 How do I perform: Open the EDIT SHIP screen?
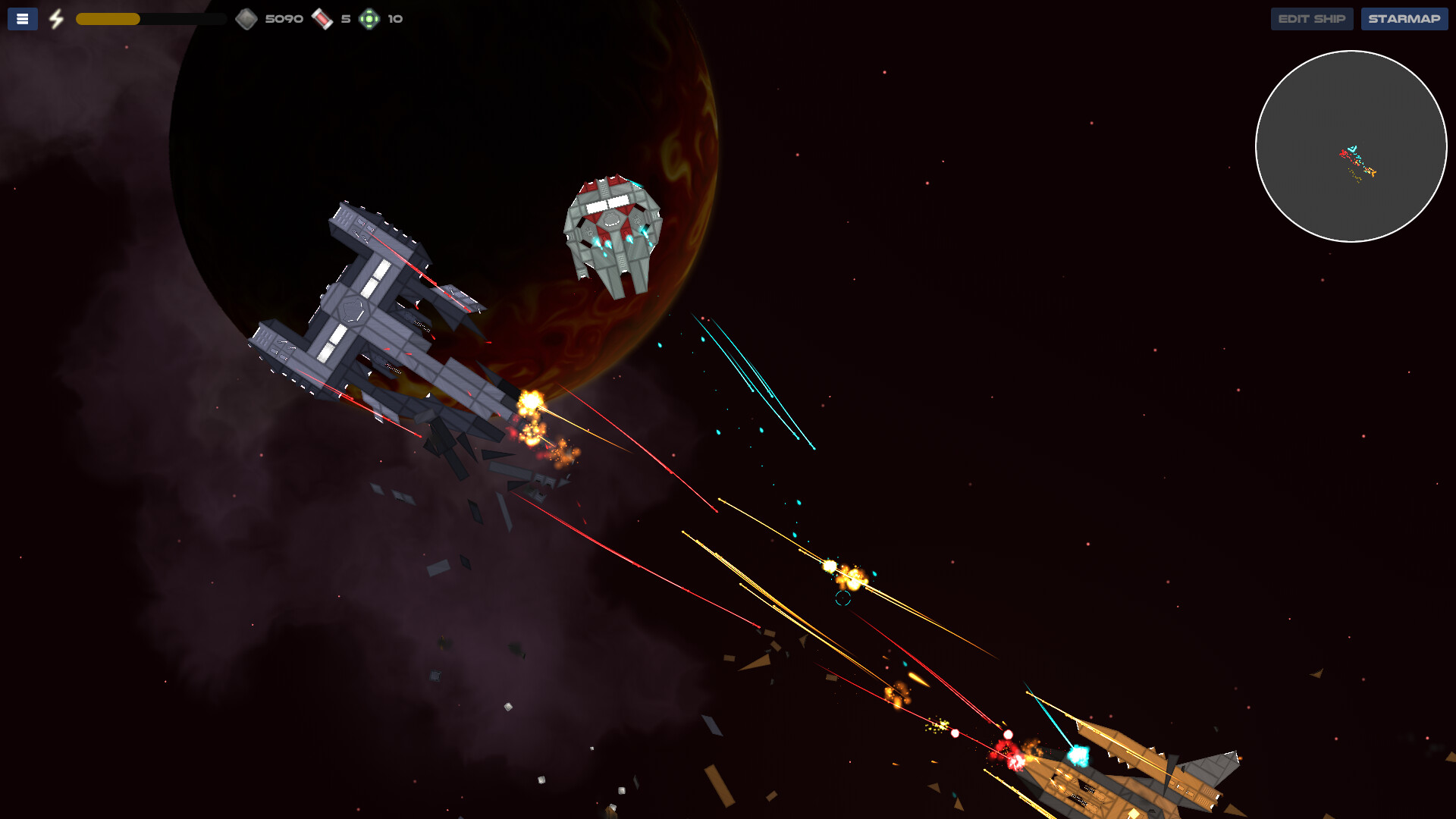click(1312, 18)
